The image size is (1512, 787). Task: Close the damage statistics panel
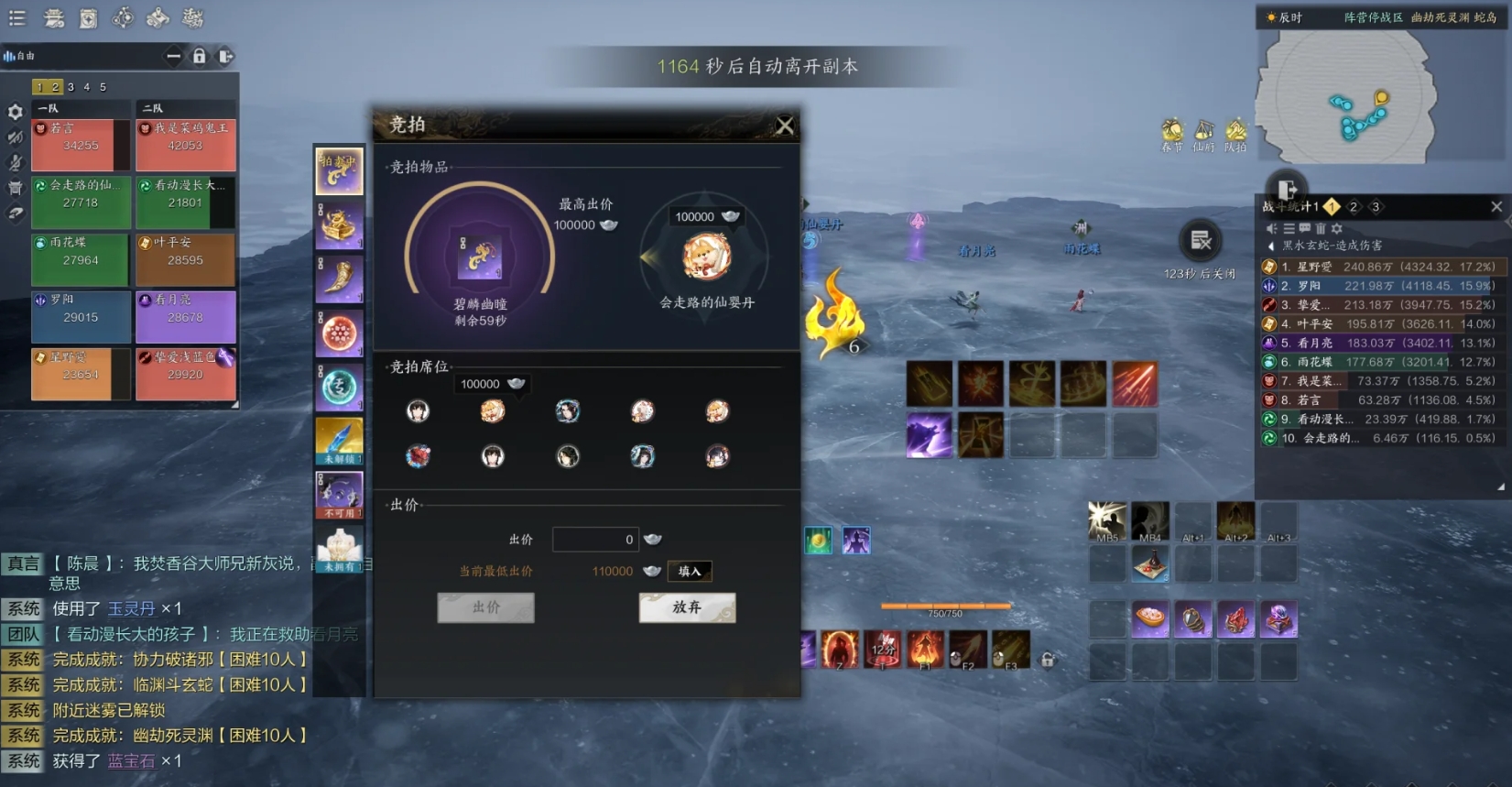tap(1496, 207)
